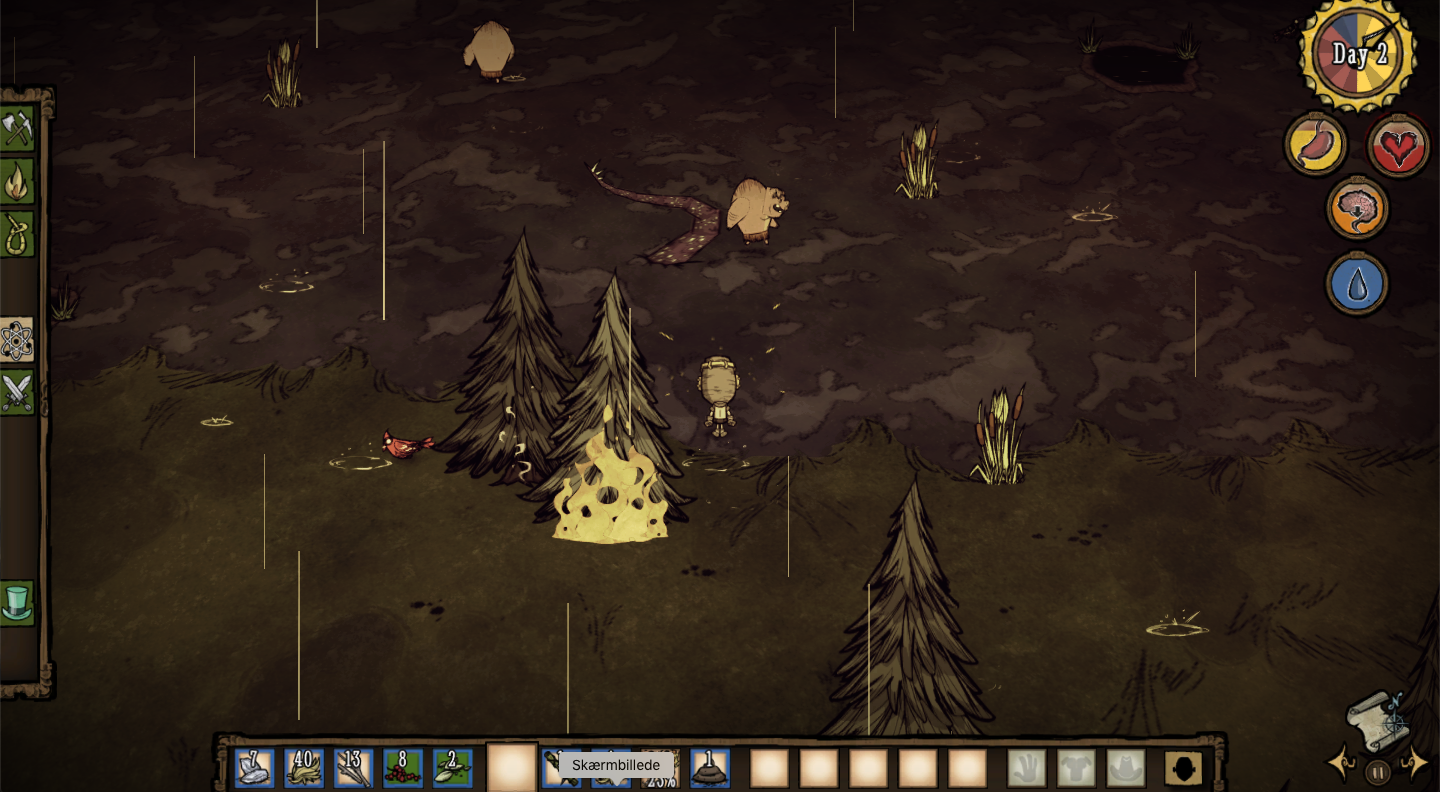The width and height of the screenshot is (1440, 792).
Task: Rotate the camera with the right arrow
Action: click(1416, 763)
